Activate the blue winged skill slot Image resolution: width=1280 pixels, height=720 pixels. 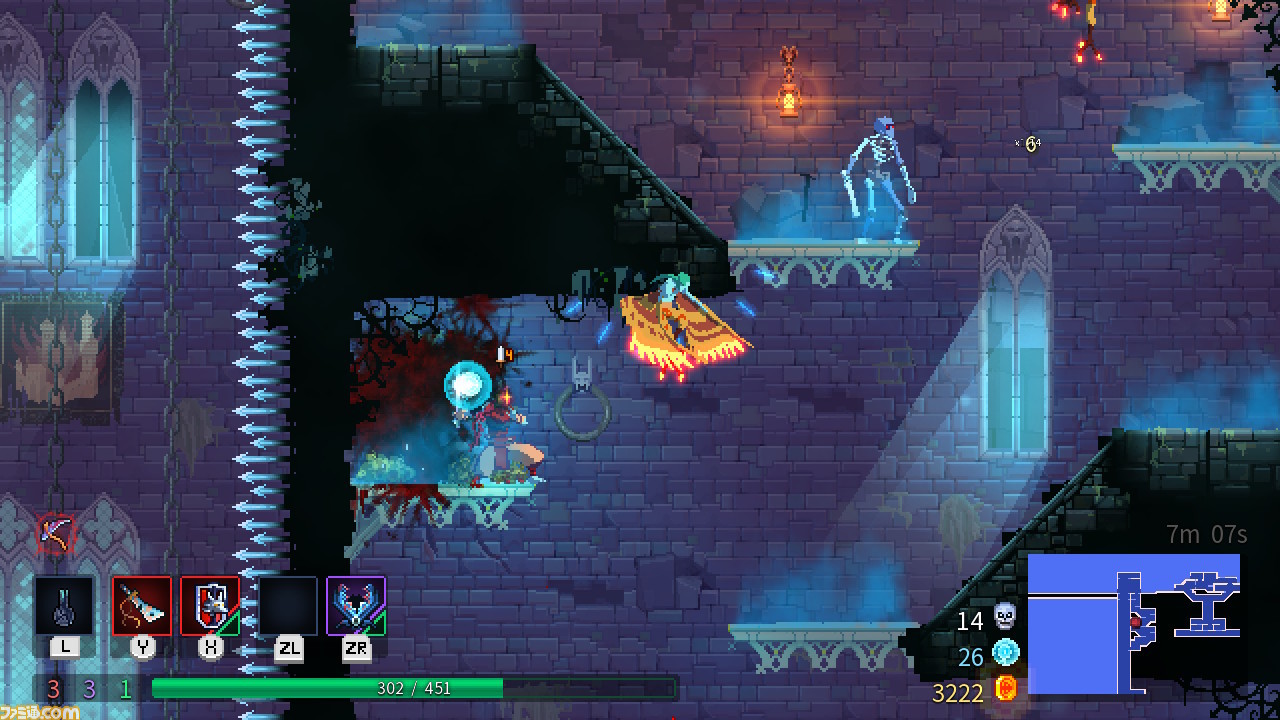click(x=356, y=605)
